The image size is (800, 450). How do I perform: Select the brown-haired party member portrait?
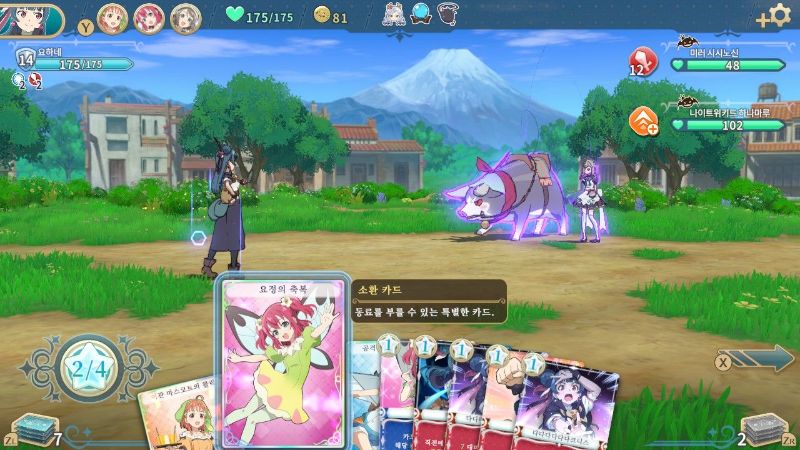click(x=185, y=18)
